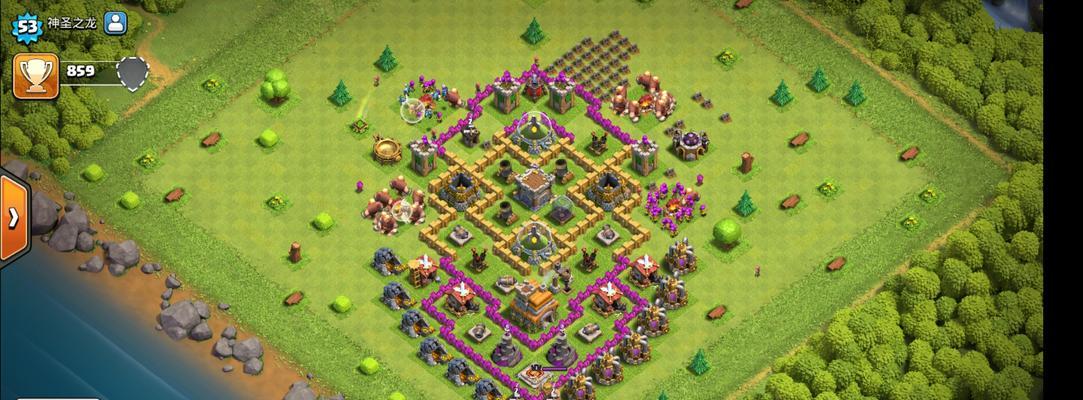This screenshot has width=1083, height=400.
Task: Expand the orange side arrow tab
Action: click(x=13, y=219)
